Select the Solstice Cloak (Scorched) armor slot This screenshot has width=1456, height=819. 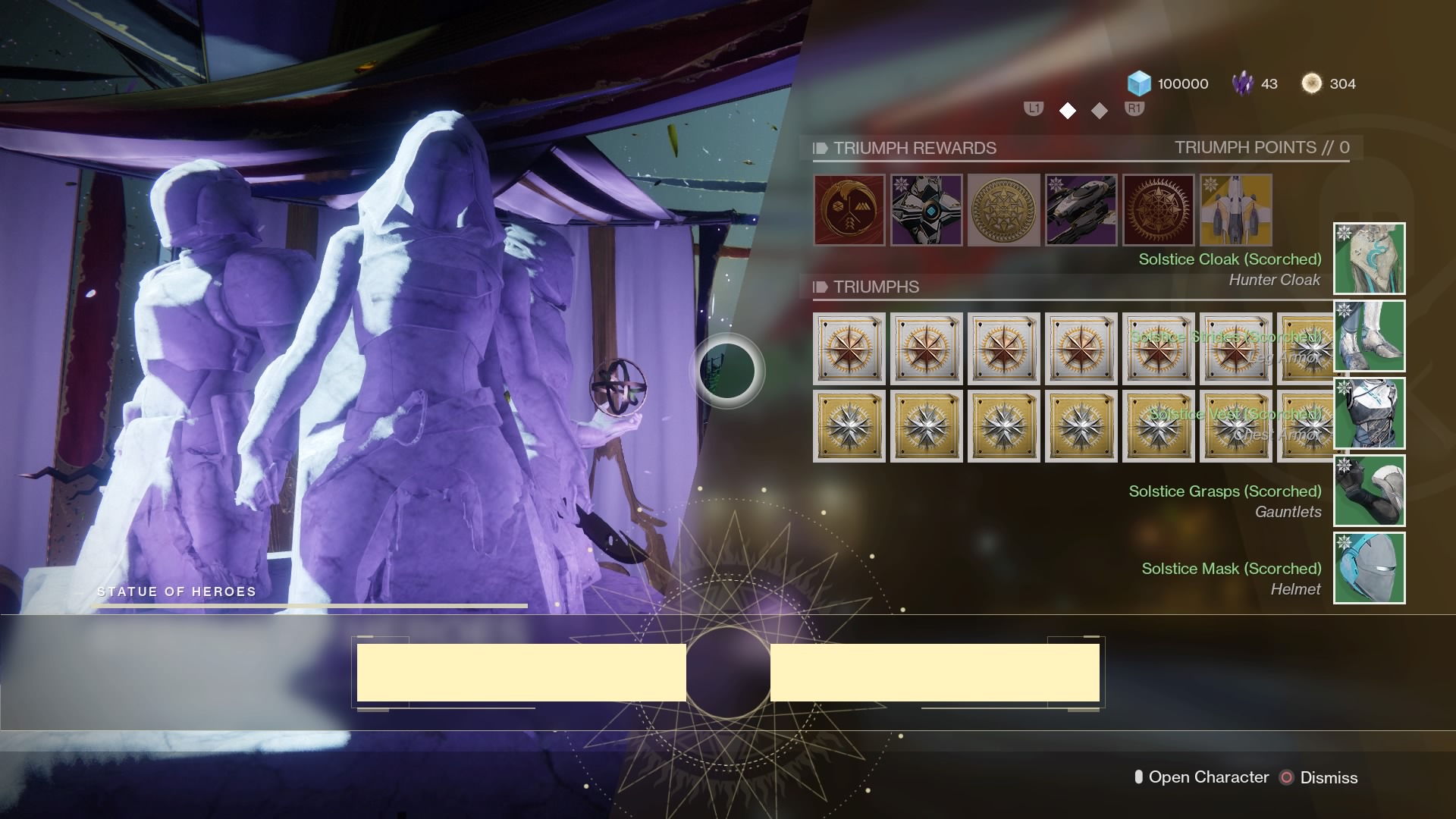[1370, 259]
